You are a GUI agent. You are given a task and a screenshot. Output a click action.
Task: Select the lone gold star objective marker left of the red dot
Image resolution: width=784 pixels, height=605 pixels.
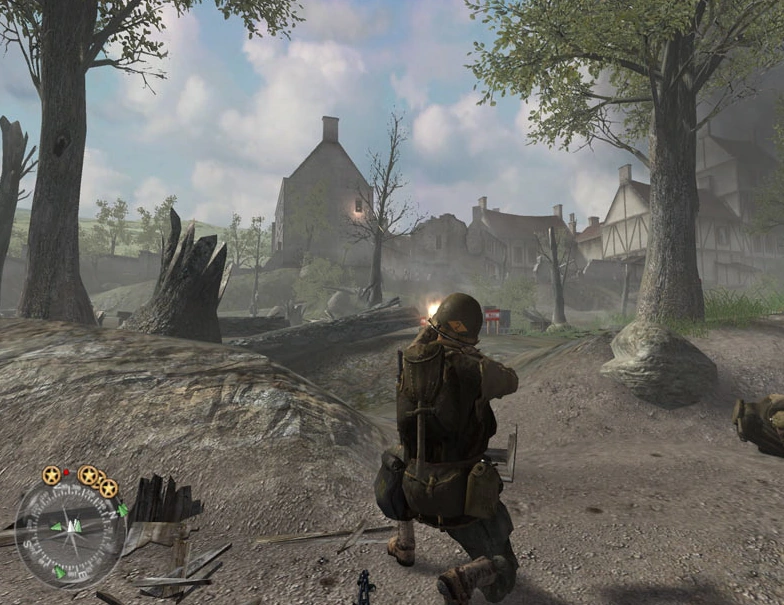51,475
